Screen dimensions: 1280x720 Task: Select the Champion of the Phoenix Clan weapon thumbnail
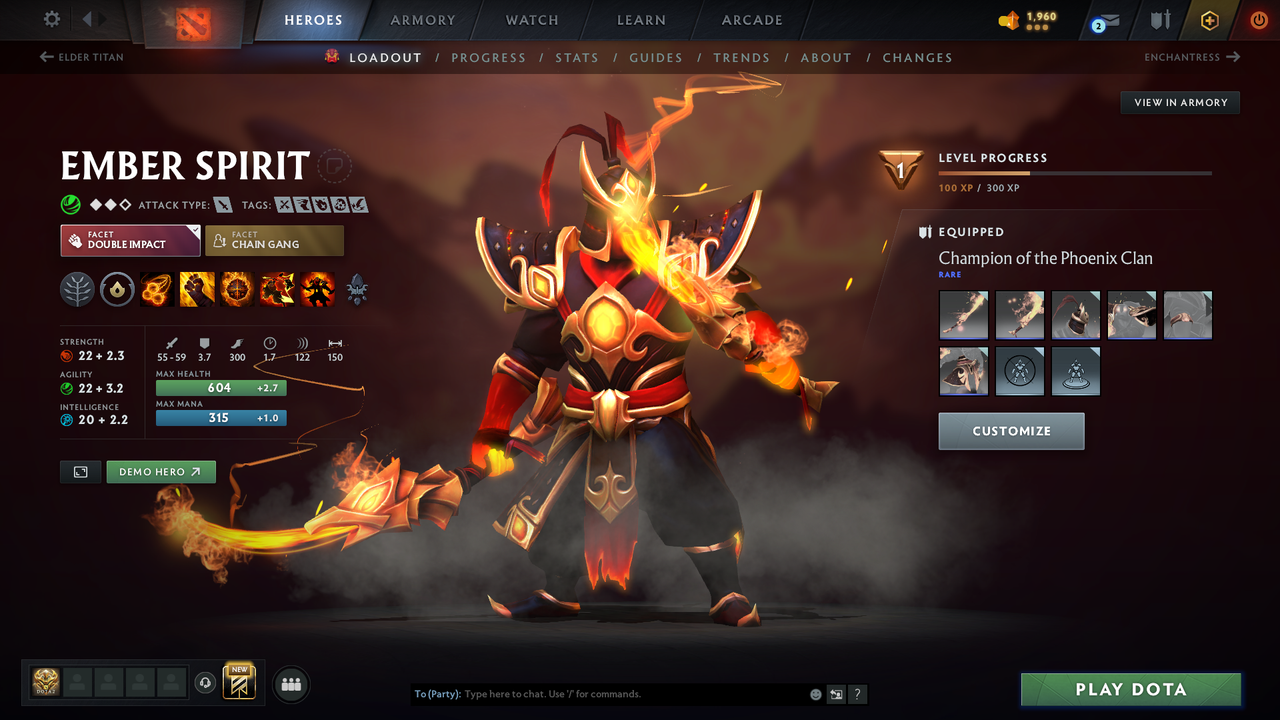point(963,315)
